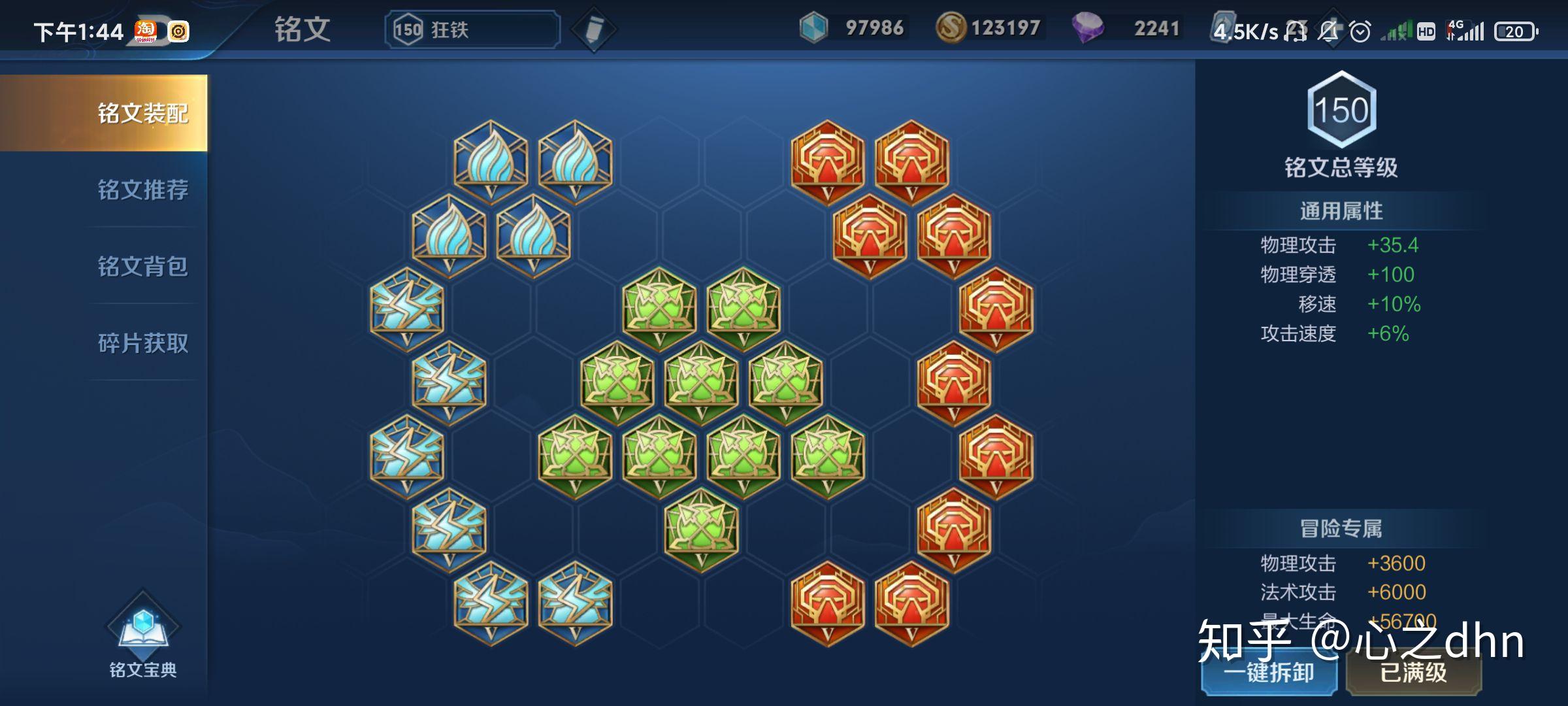Click the pencil rename icon
Screen dimensions: 1568x706
(x=593, y=29)
